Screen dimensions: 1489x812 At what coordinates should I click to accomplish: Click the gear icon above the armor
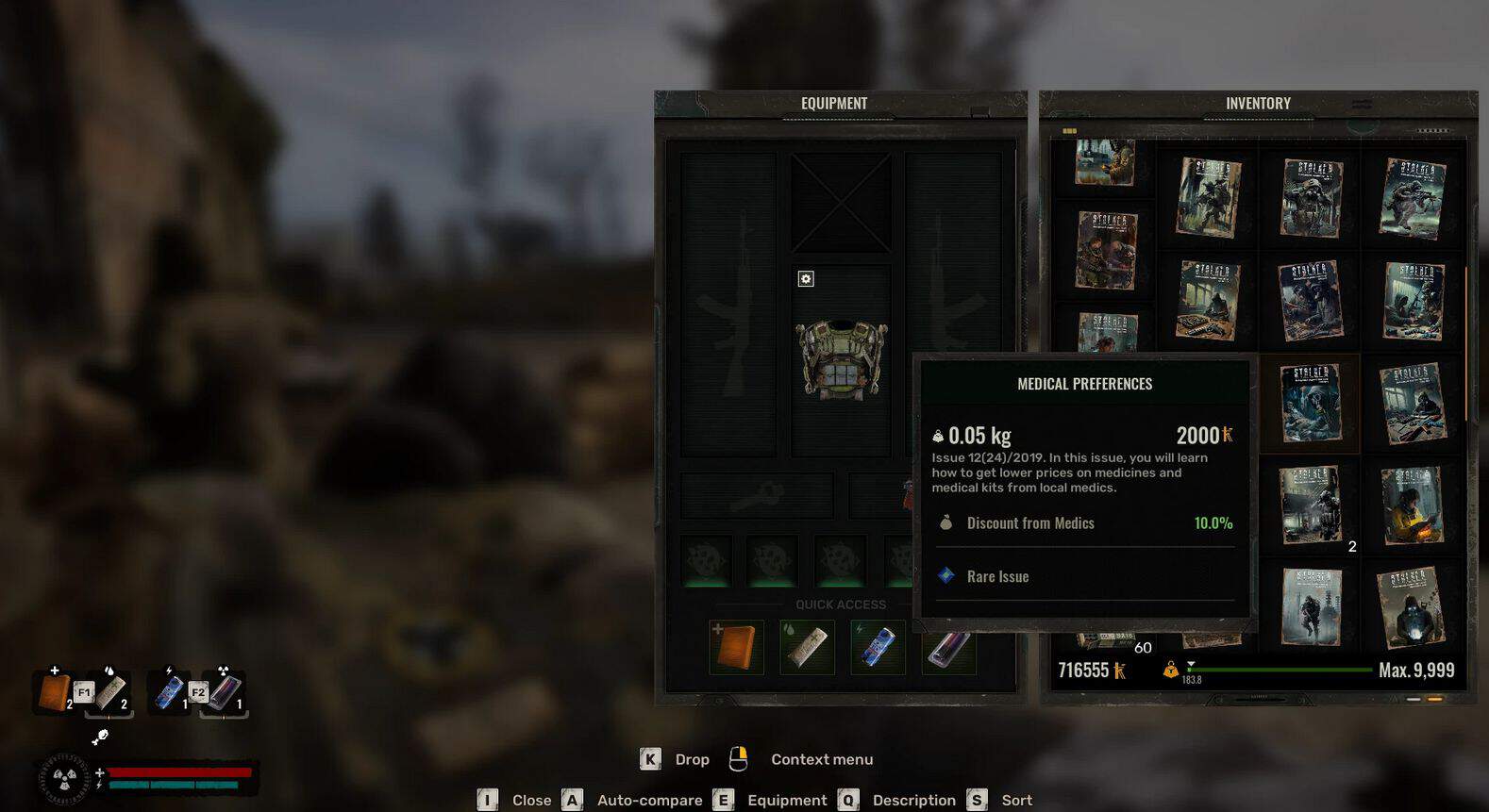coord(806,279)
